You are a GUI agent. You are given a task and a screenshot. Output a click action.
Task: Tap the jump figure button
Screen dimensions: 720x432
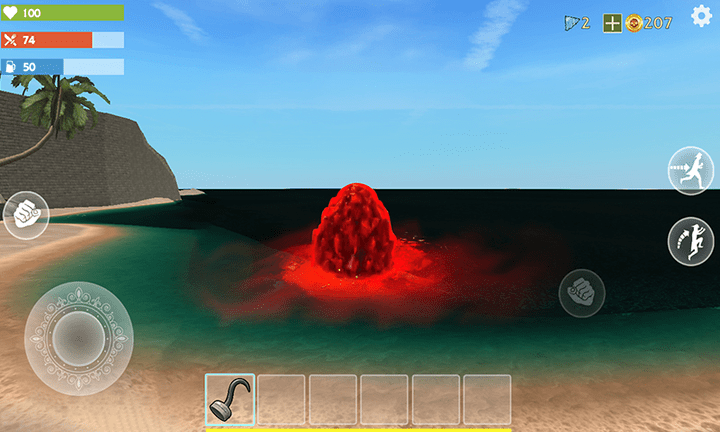click(x=692, y=241)
